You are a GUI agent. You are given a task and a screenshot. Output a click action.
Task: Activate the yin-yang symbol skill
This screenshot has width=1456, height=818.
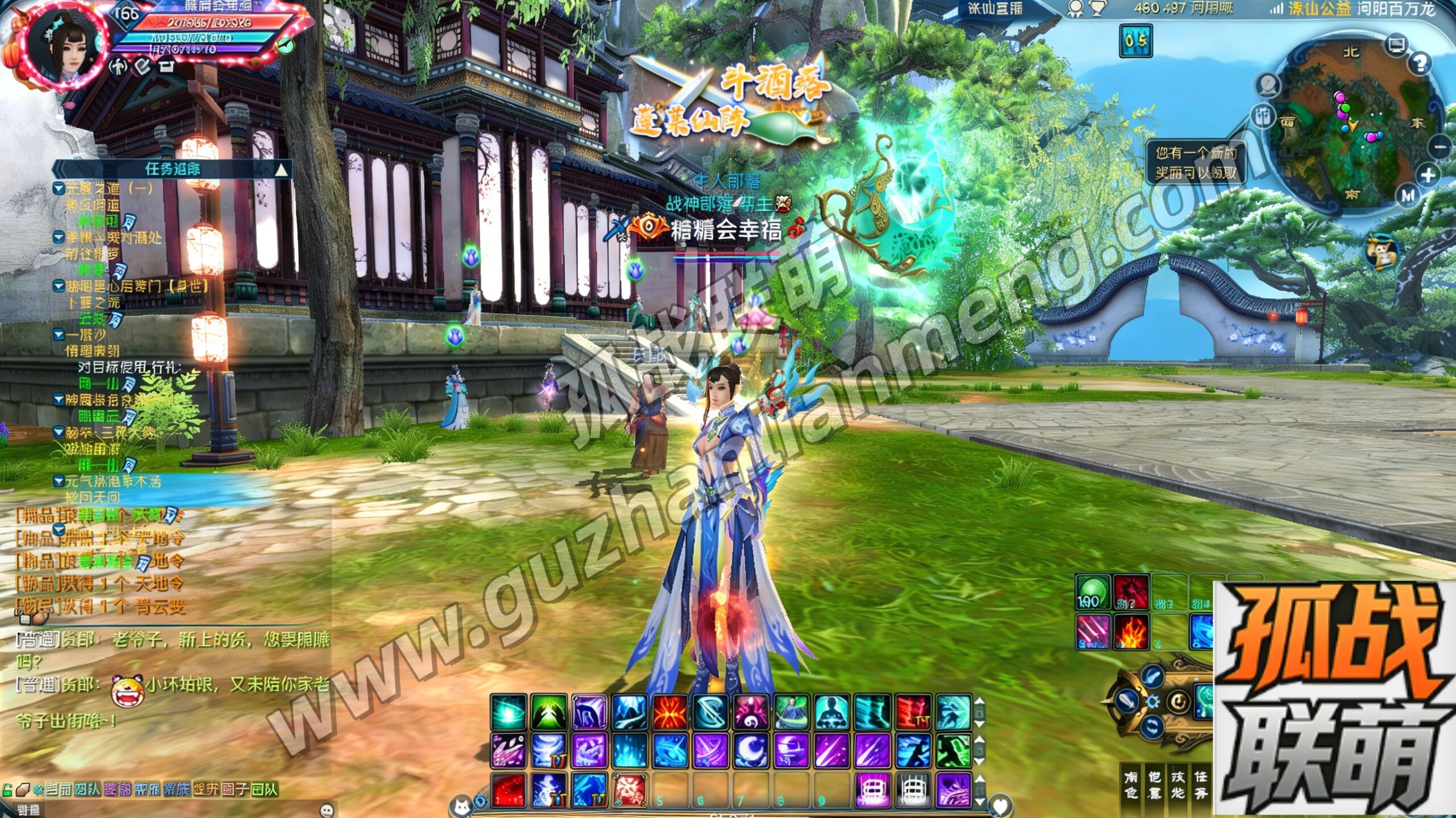click(x=751, y=712)
